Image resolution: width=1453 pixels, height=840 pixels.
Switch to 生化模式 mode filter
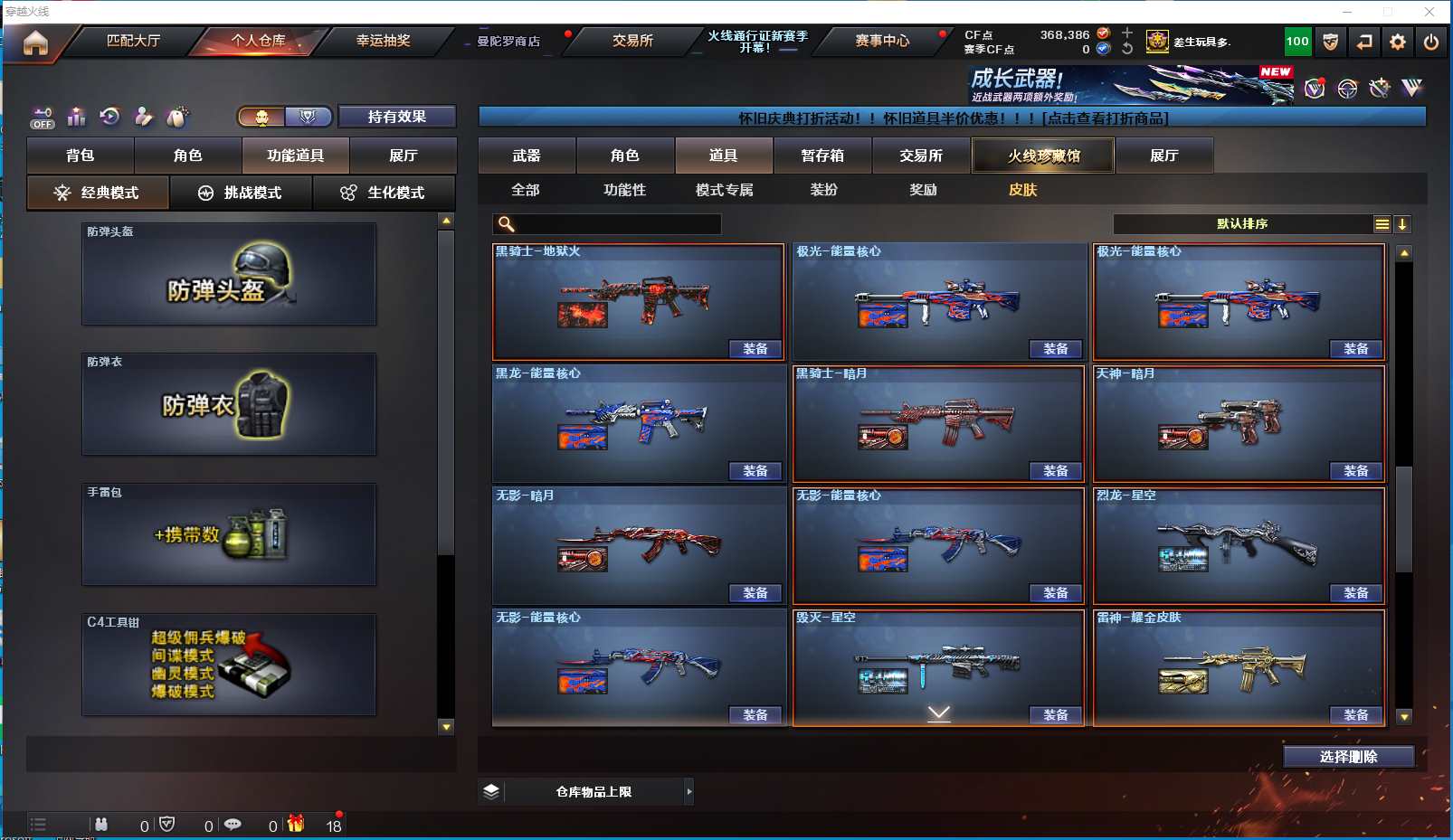pos(384,193)
